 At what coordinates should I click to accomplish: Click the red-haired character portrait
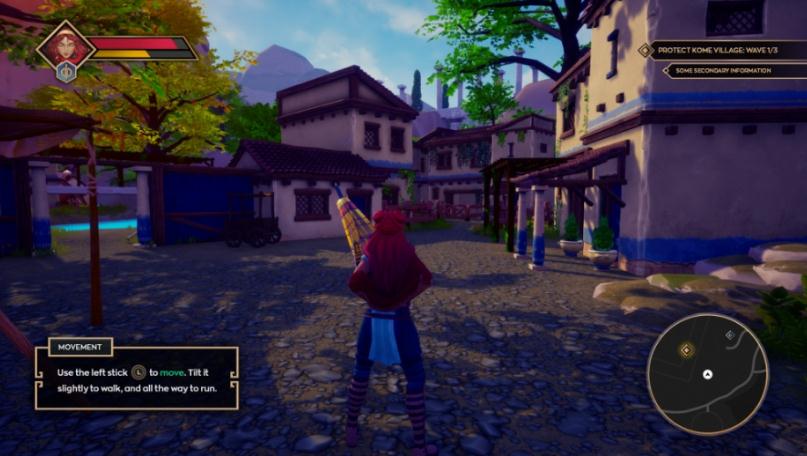tap(66, 46)
